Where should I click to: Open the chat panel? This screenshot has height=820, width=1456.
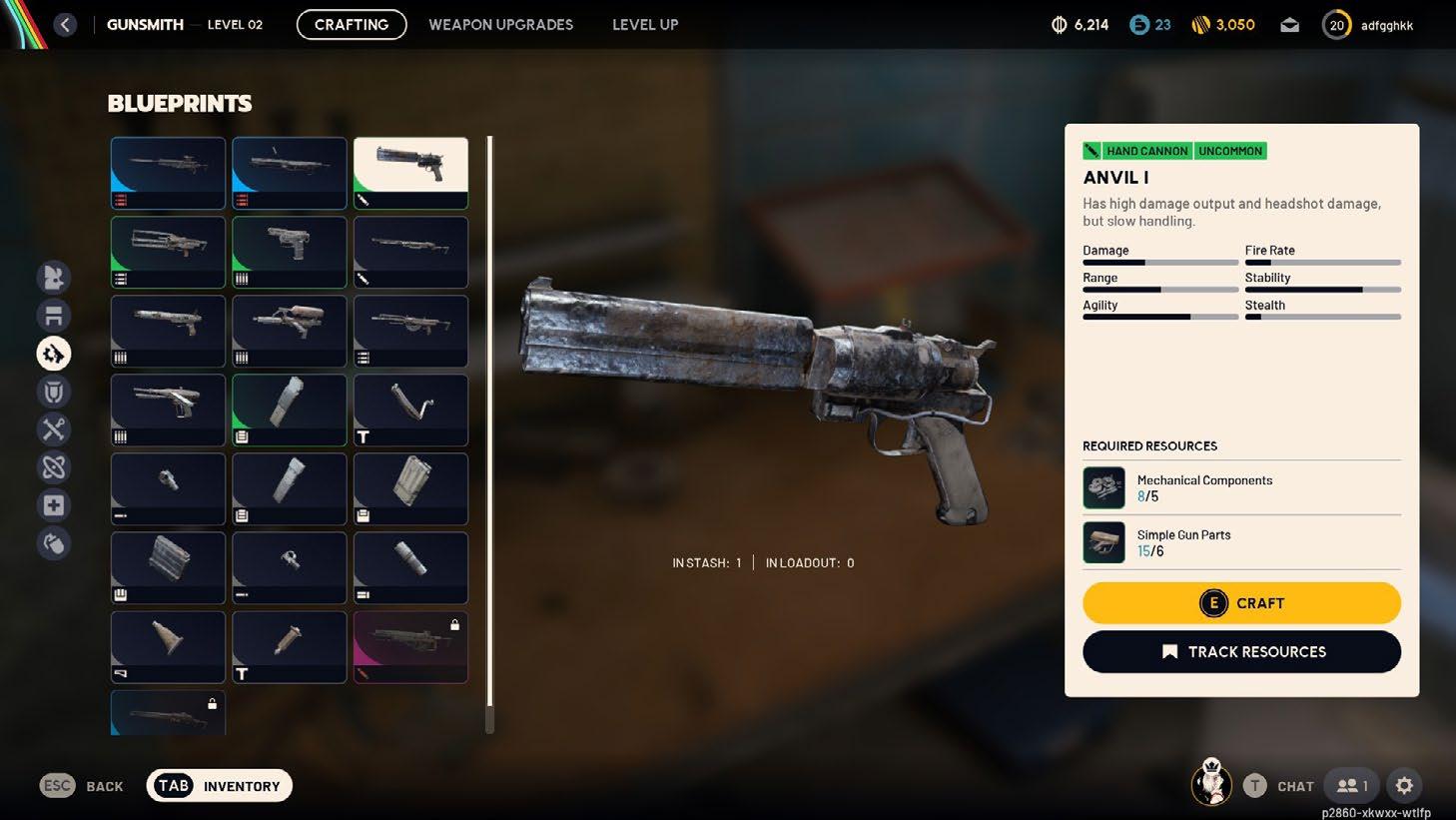coord(1279,786)
